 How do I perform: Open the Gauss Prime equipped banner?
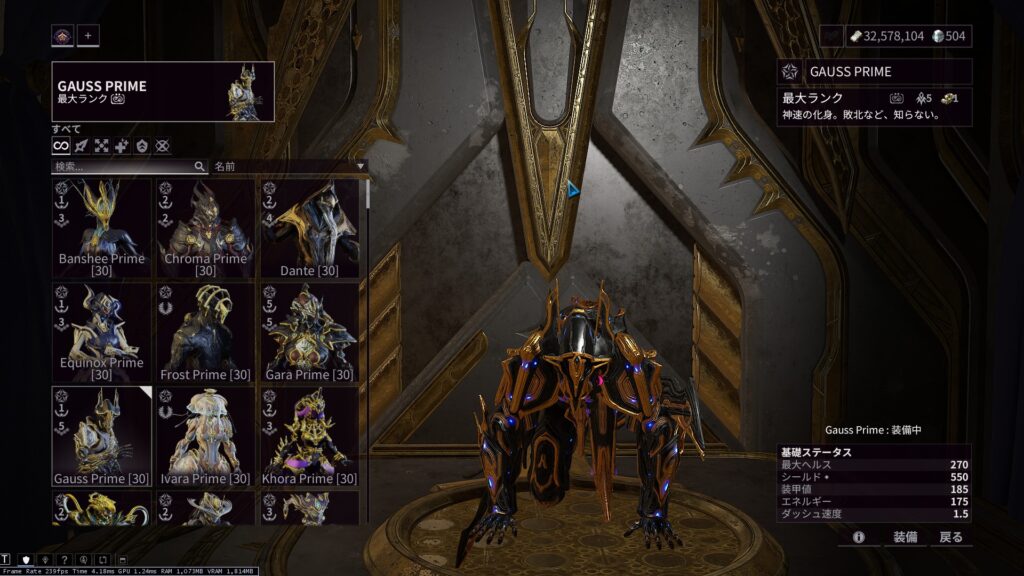163,92
